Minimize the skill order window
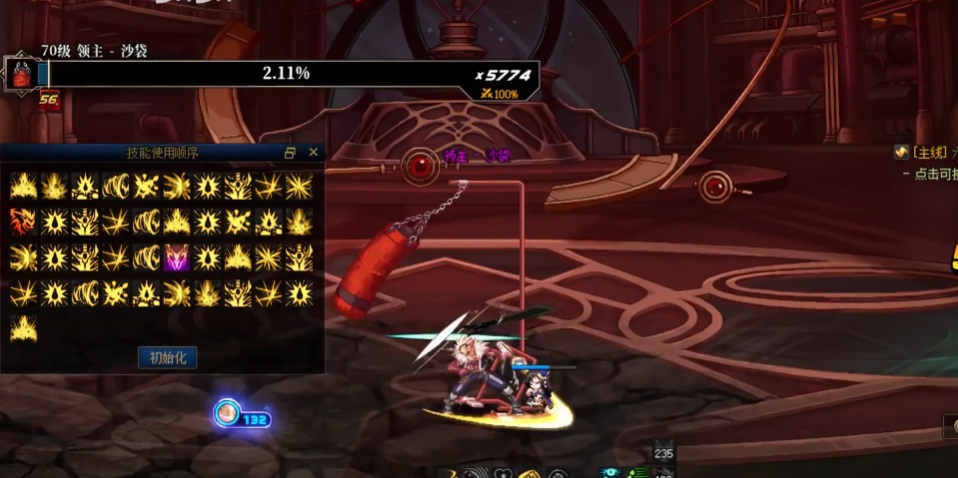This screenshot has width=958, height=478. click(x=290, y=153)
